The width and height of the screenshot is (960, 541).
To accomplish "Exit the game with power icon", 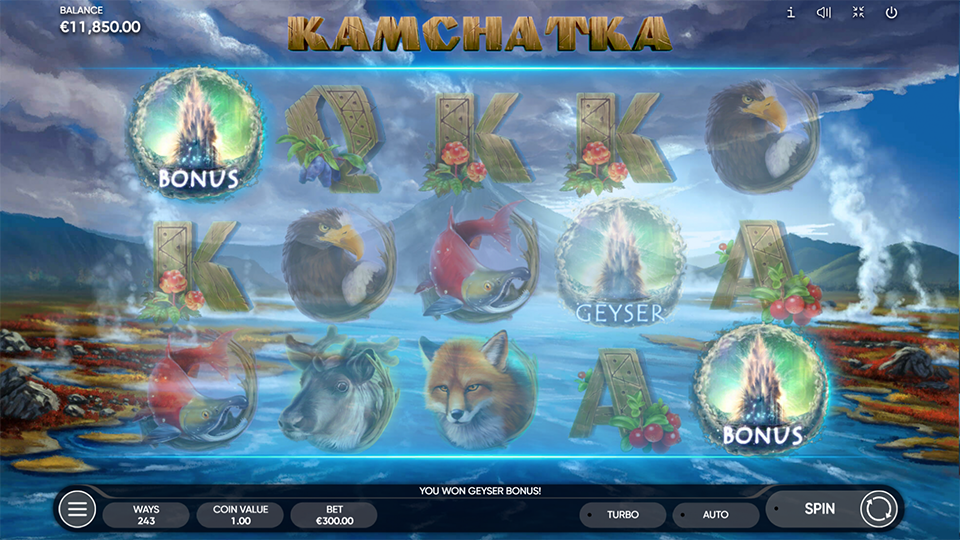I will click(891, 13).
